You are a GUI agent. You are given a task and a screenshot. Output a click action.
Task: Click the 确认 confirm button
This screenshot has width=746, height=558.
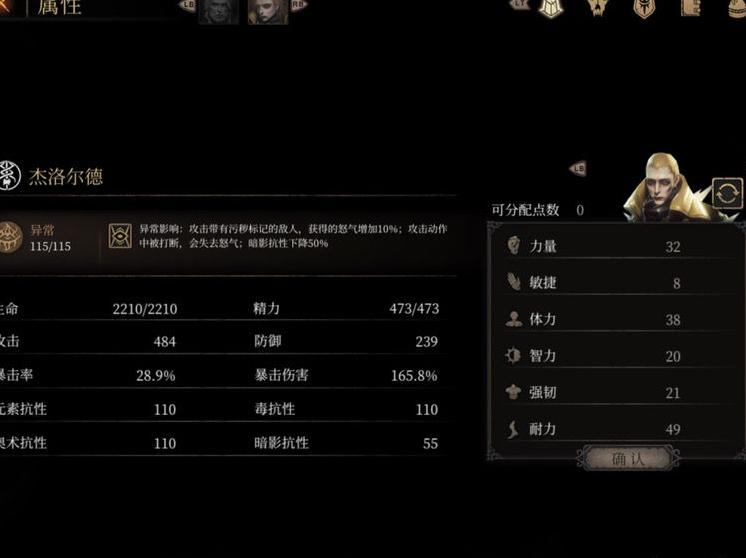pos(630,459)
